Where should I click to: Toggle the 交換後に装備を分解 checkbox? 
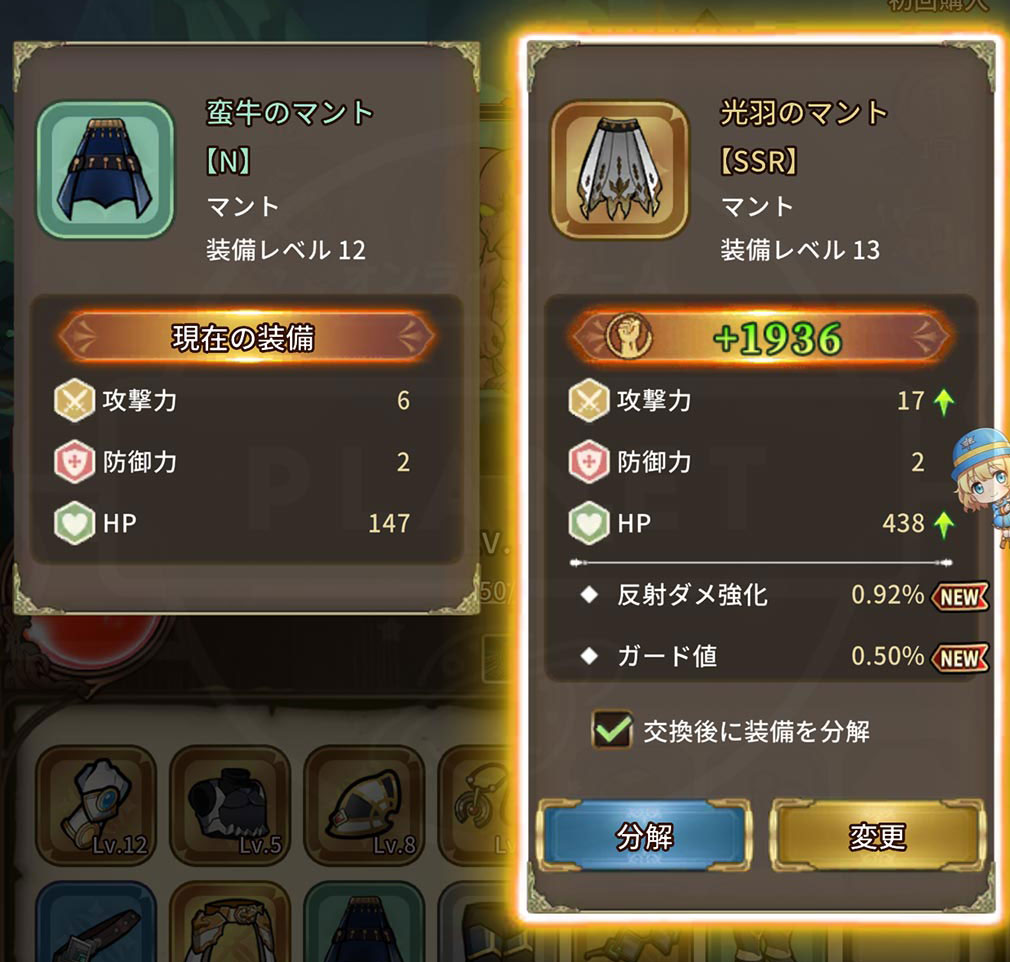(x=610, y=731)
